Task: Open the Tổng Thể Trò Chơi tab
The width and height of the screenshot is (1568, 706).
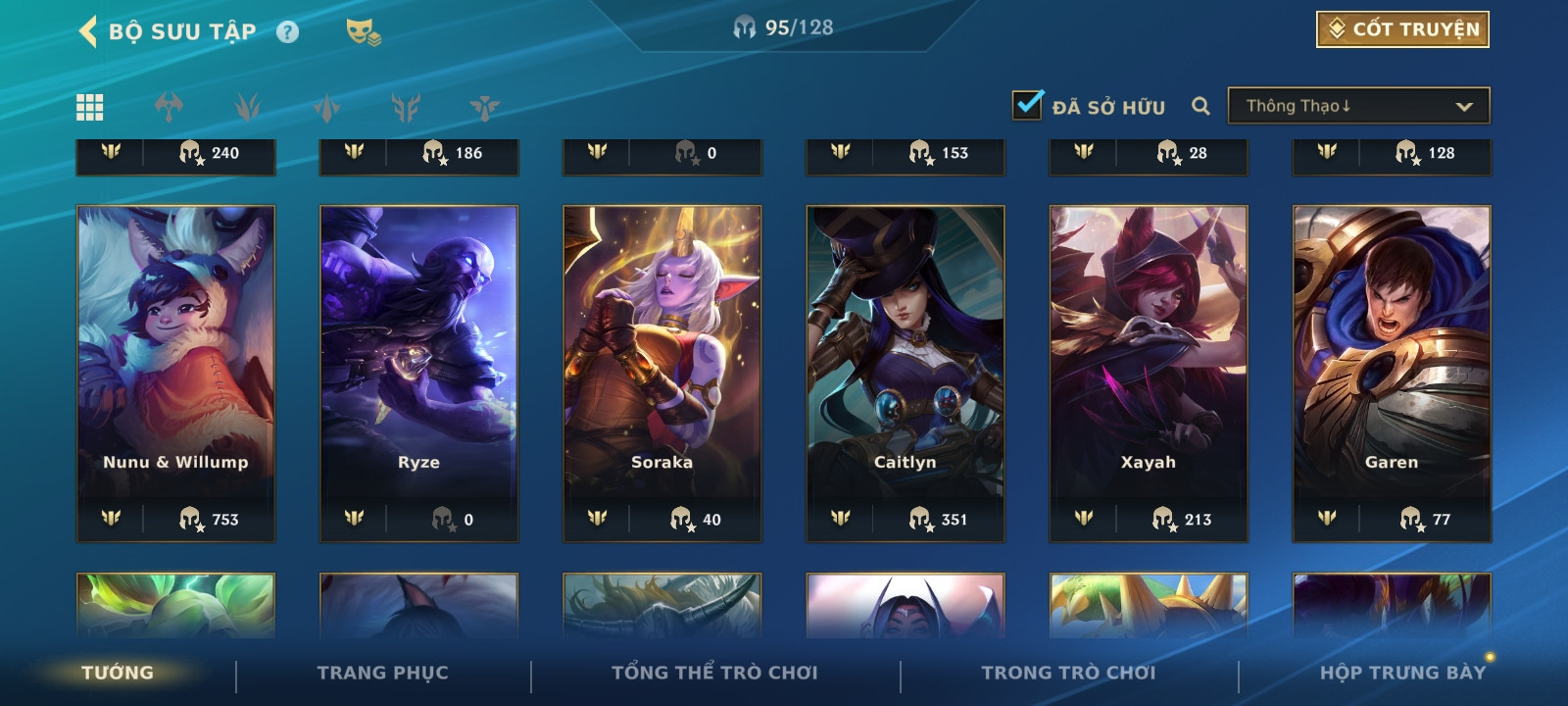Action: click(714, 673)
